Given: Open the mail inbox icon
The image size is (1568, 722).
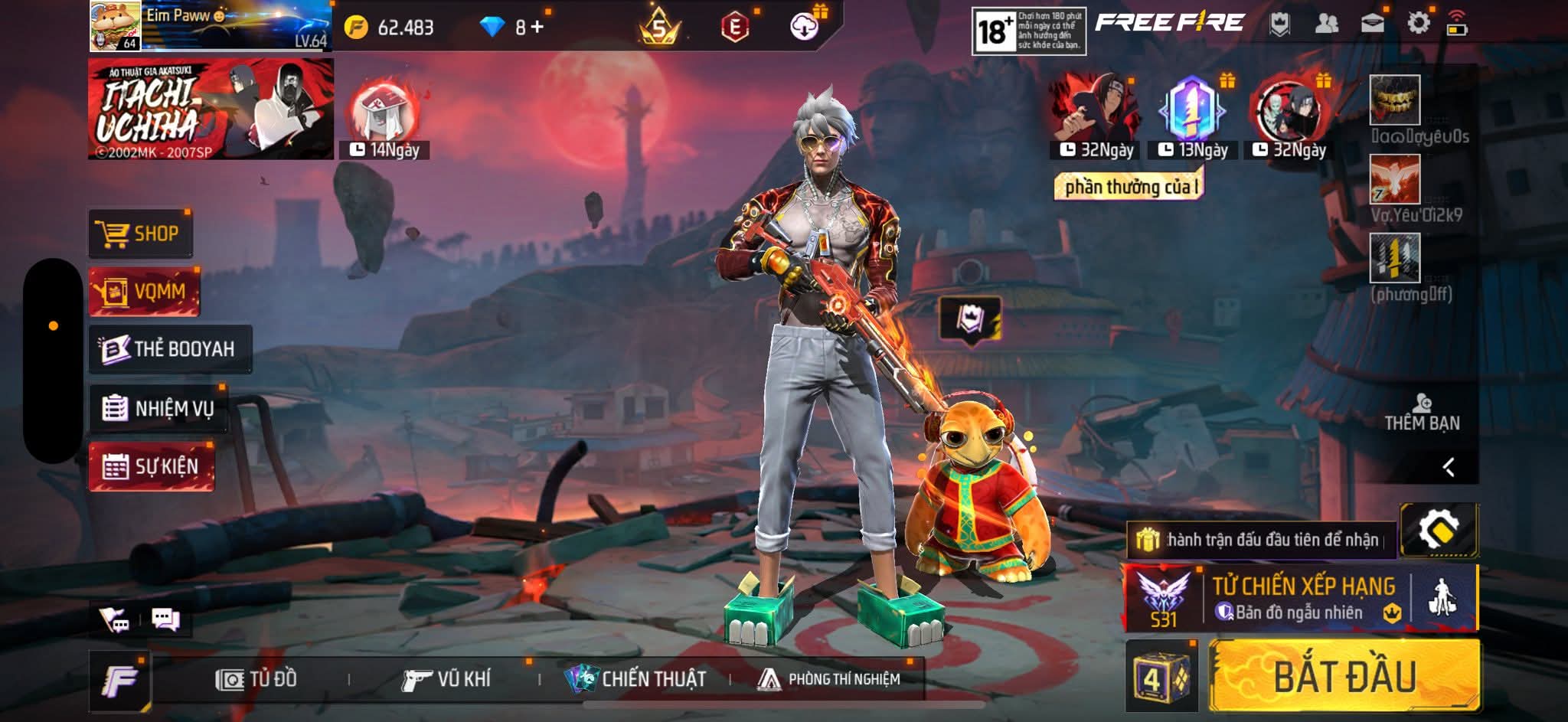Looking at the screenshot, I should (1372, 23).
